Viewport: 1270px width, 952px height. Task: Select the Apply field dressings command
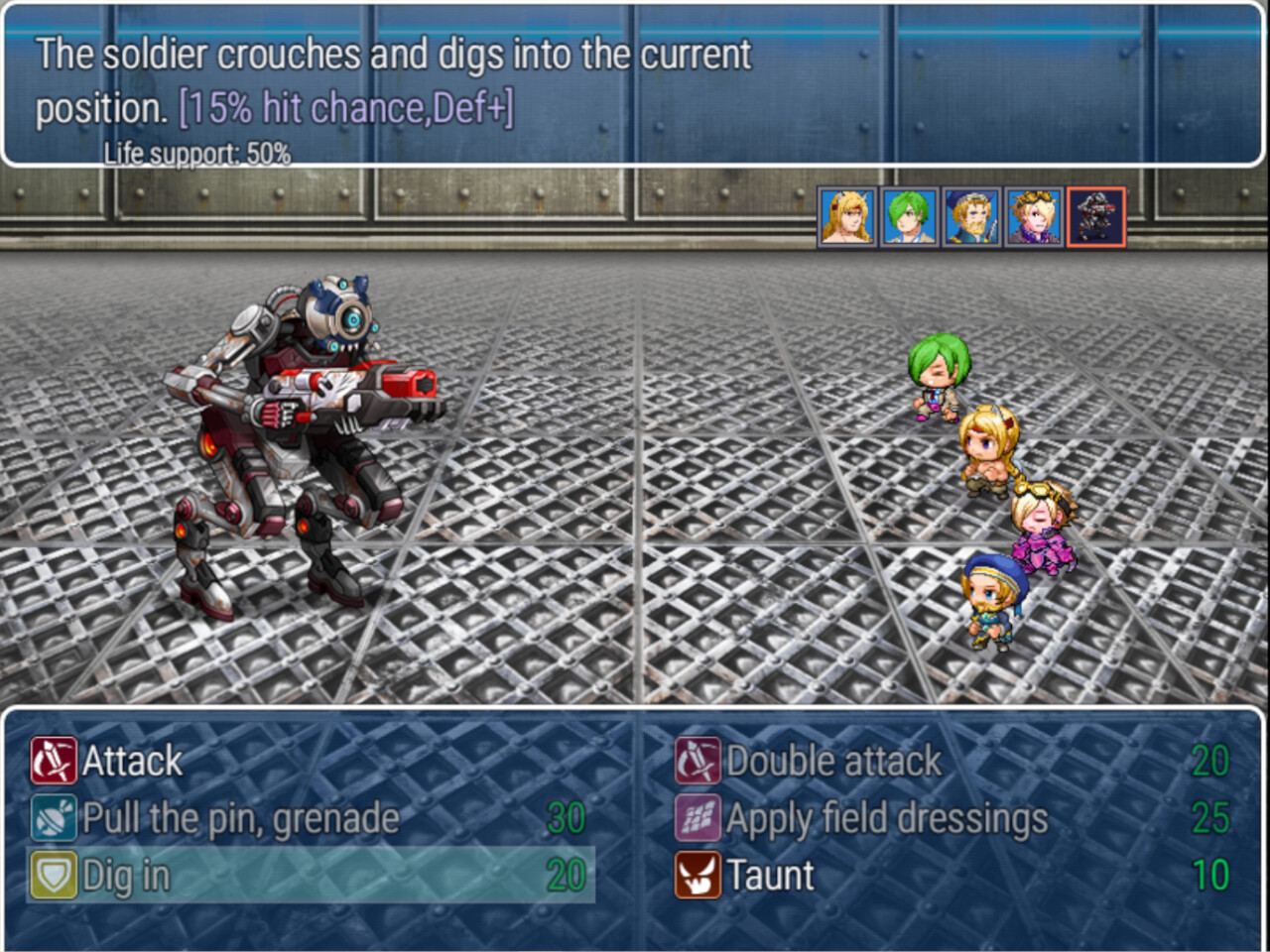[883, 818]
